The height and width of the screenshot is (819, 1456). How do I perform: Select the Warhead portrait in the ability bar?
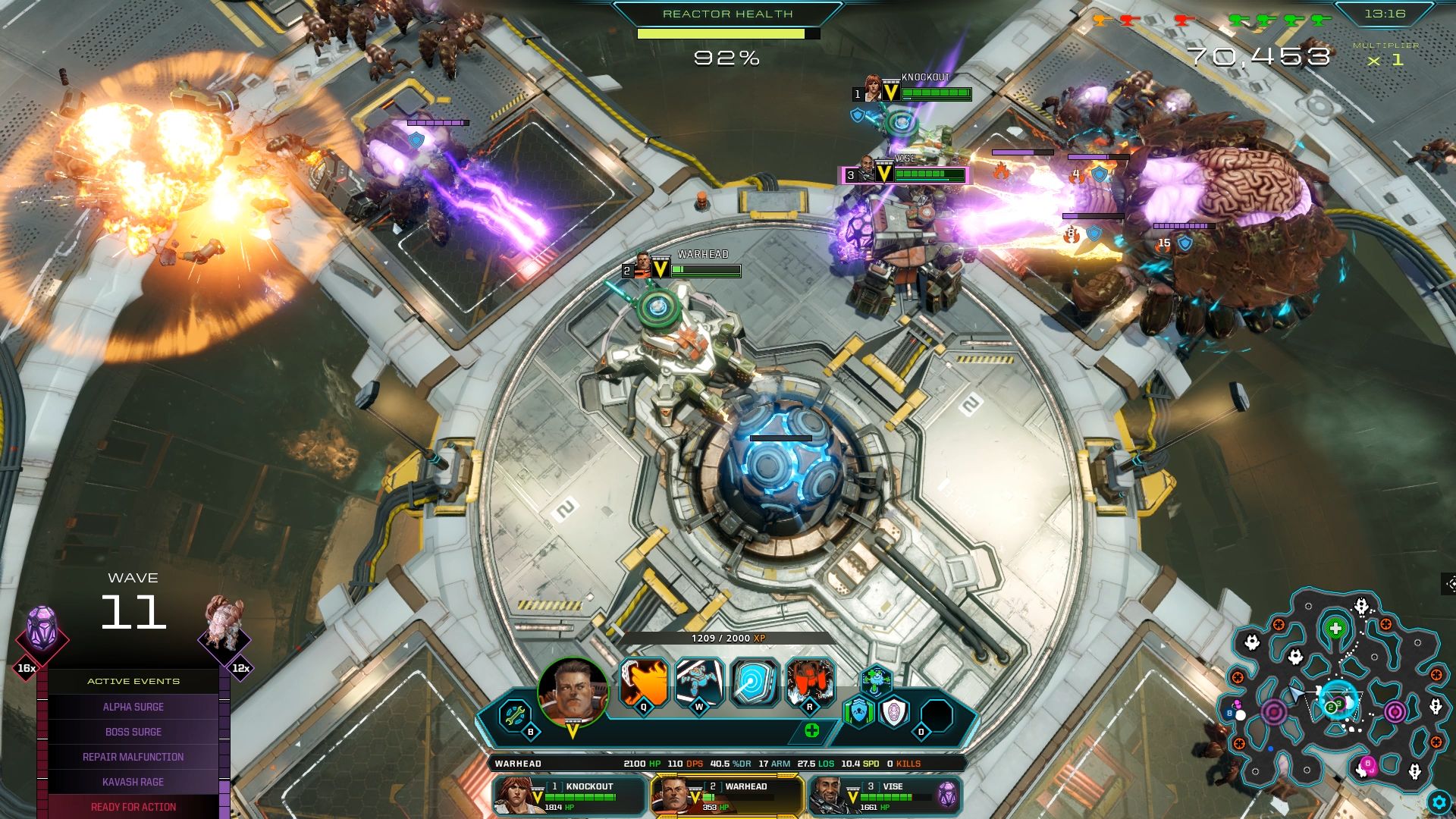(x=573, y=692)
